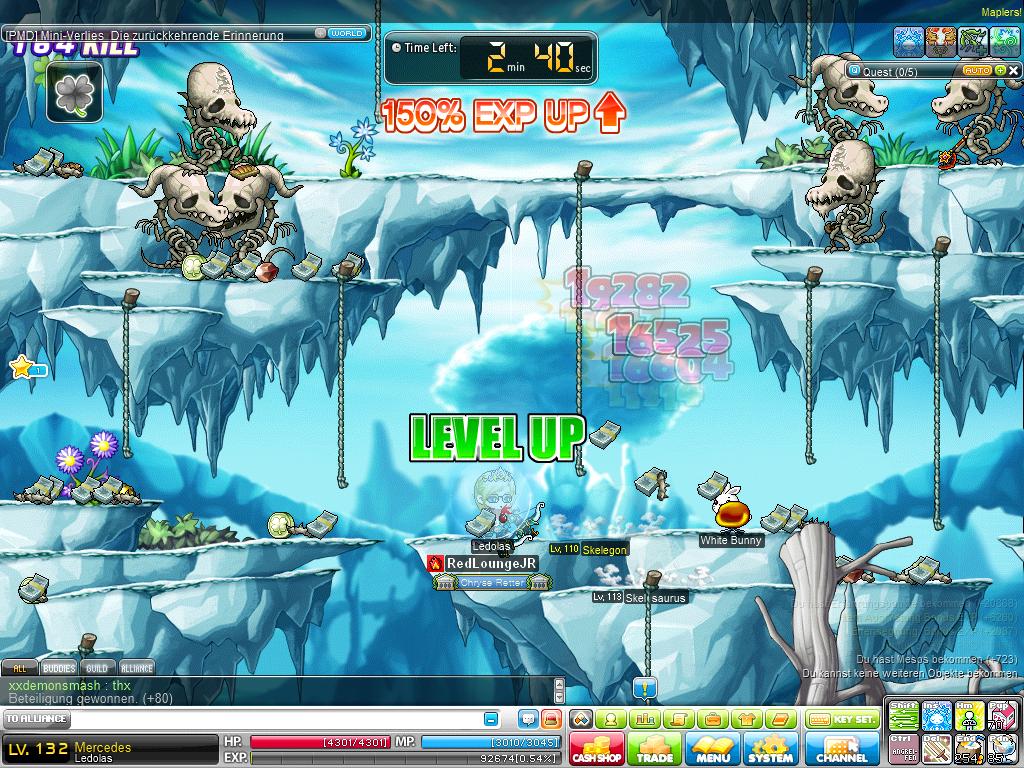1024x768 pixels.
Task: Open the Key Set. configuration
Action: pos(841,719)
